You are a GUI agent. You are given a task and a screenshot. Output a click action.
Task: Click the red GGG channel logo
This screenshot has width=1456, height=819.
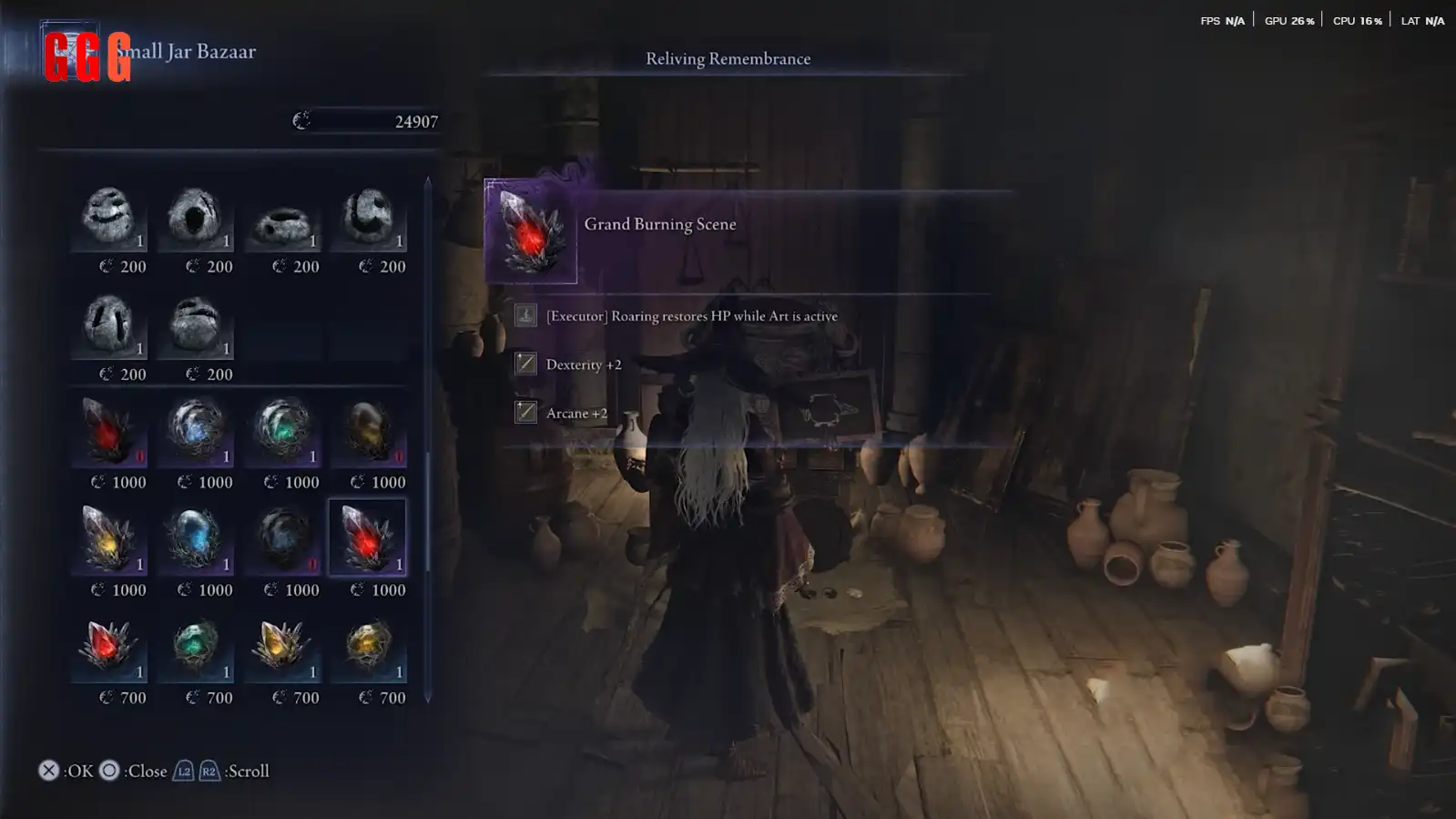tap(87, 57)
